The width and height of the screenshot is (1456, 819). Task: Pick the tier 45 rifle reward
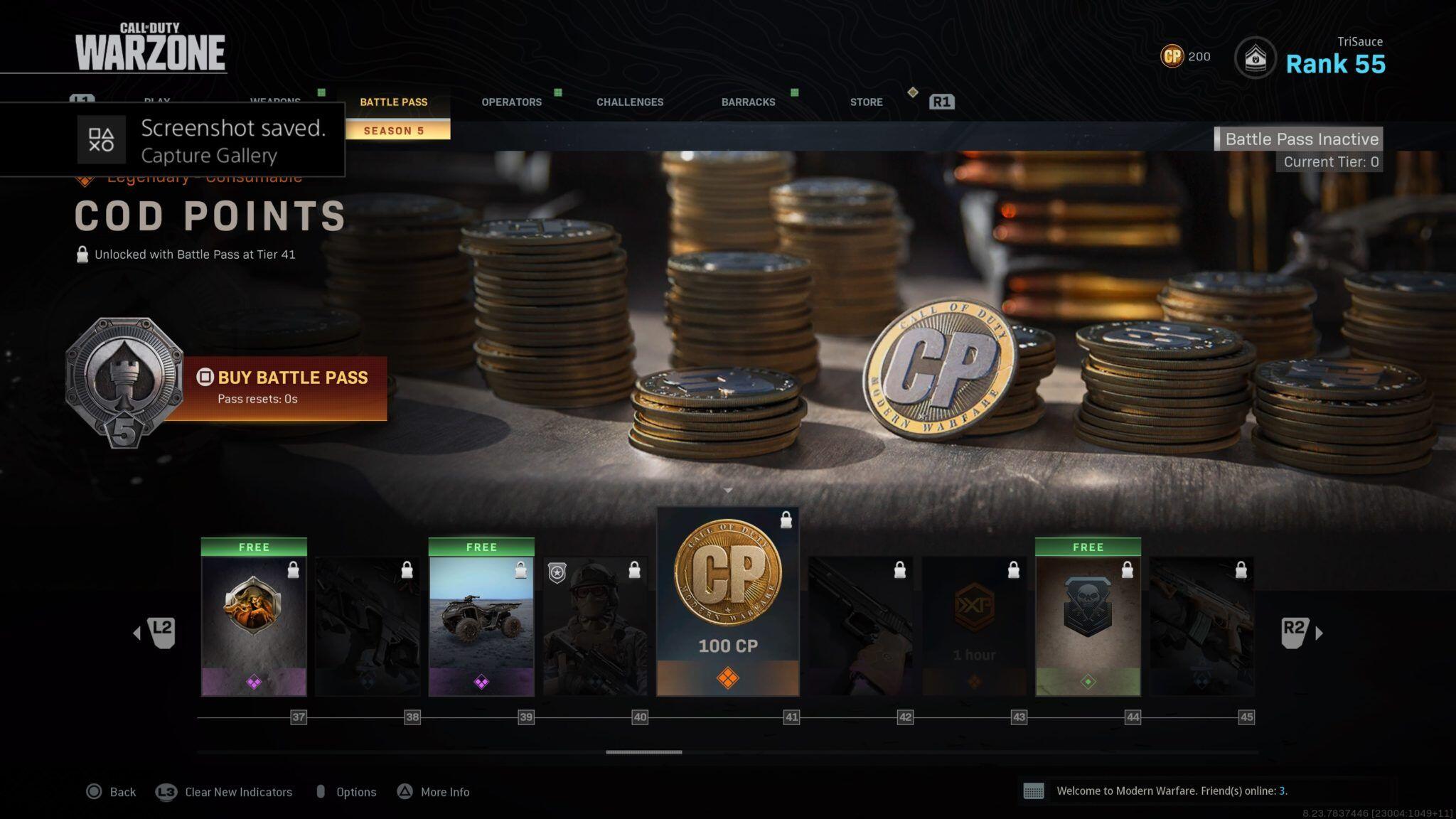[x=1201, y=626]
